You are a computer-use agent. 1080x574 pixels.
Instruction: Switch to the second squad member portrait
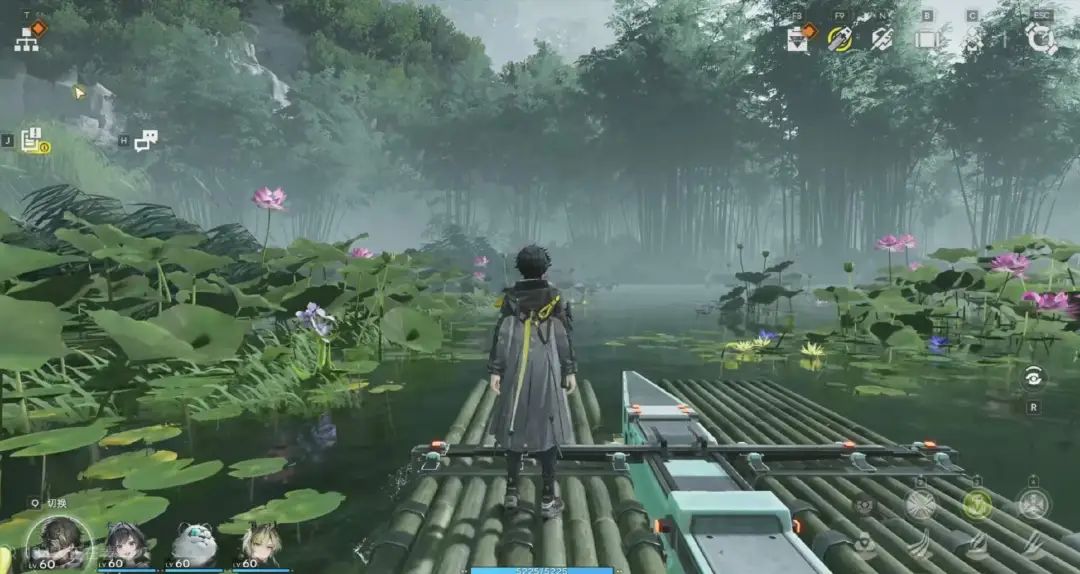click(124, 545)
